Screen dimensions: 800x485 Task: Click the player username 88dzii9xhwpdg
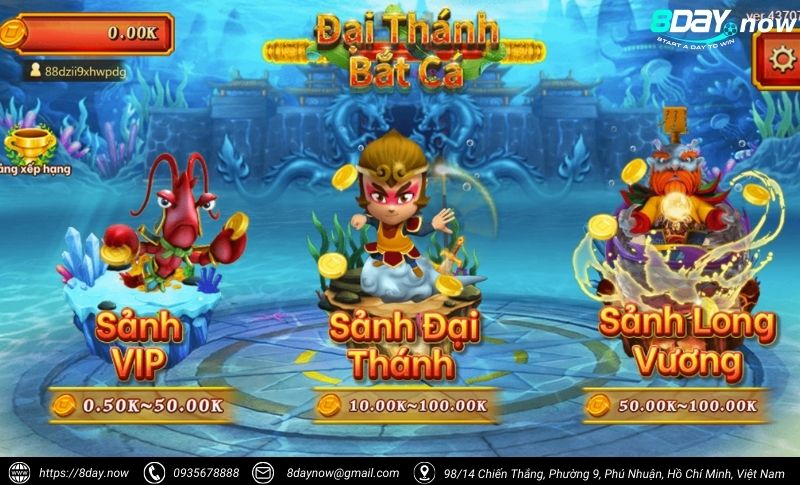[x=84, y=72]
